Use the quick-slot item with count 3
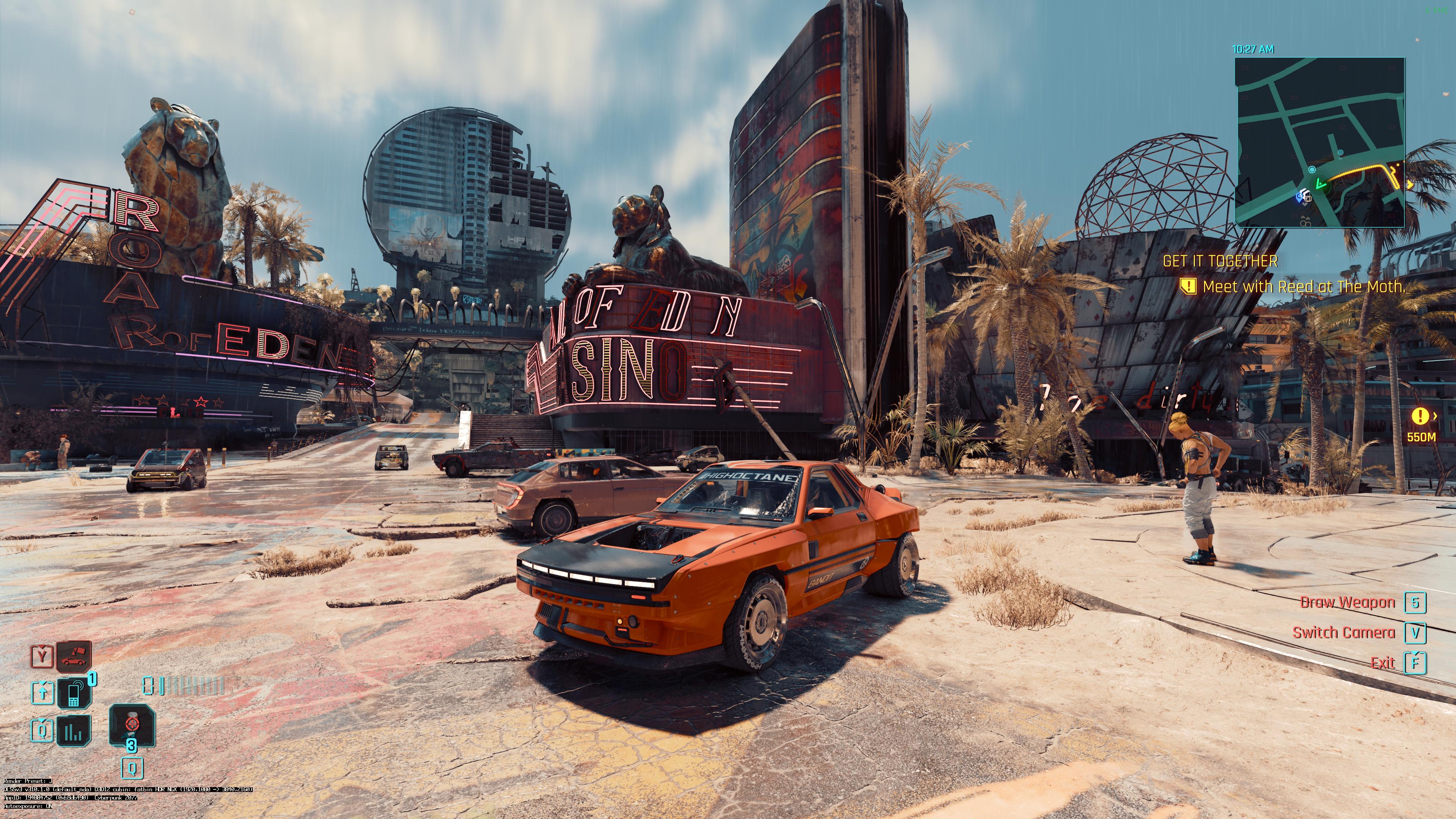The width and height of the screenshot is (1456, 819). coord(132,725)
